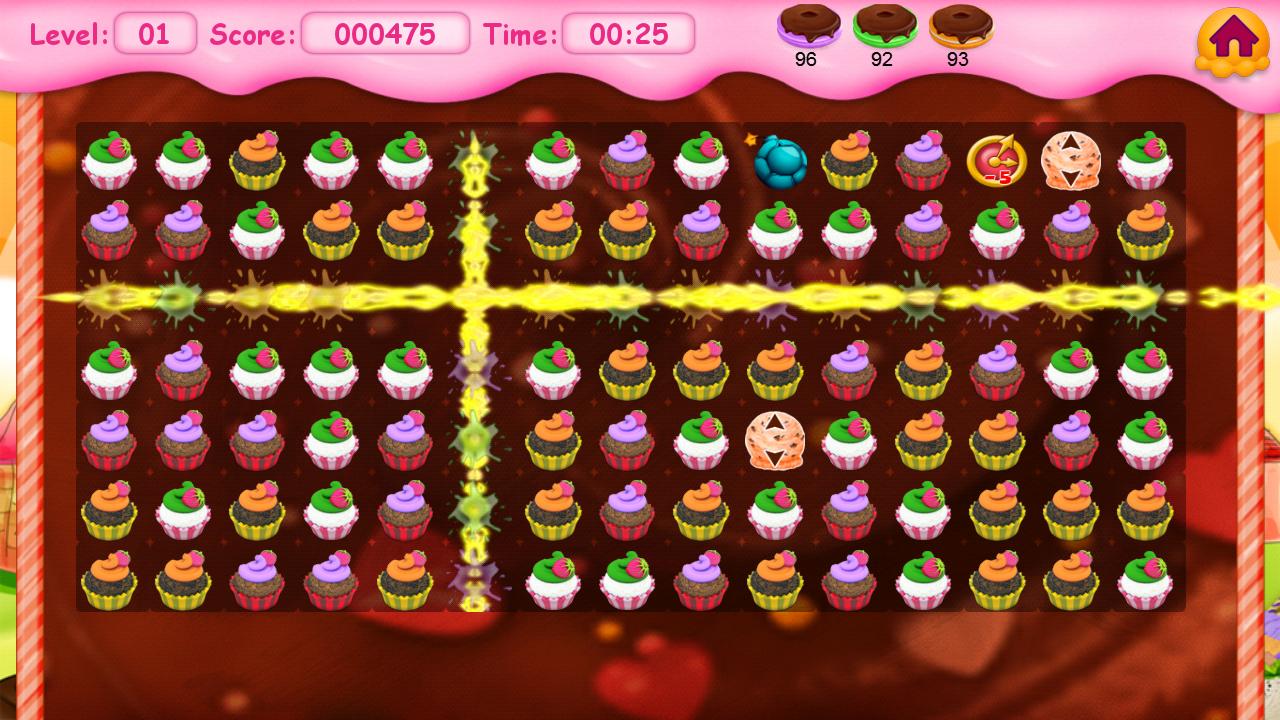Click the strawberry-topped green cupcake in top-left corner
Image resolution: width=1280 pixels, height=720 pixels.
(110, 160)
